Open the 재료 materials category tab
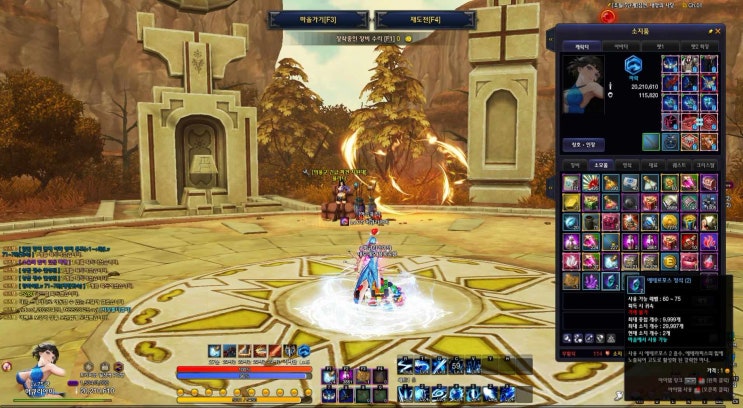This screenshot has width=743, height=408. [x=653, y=165]
